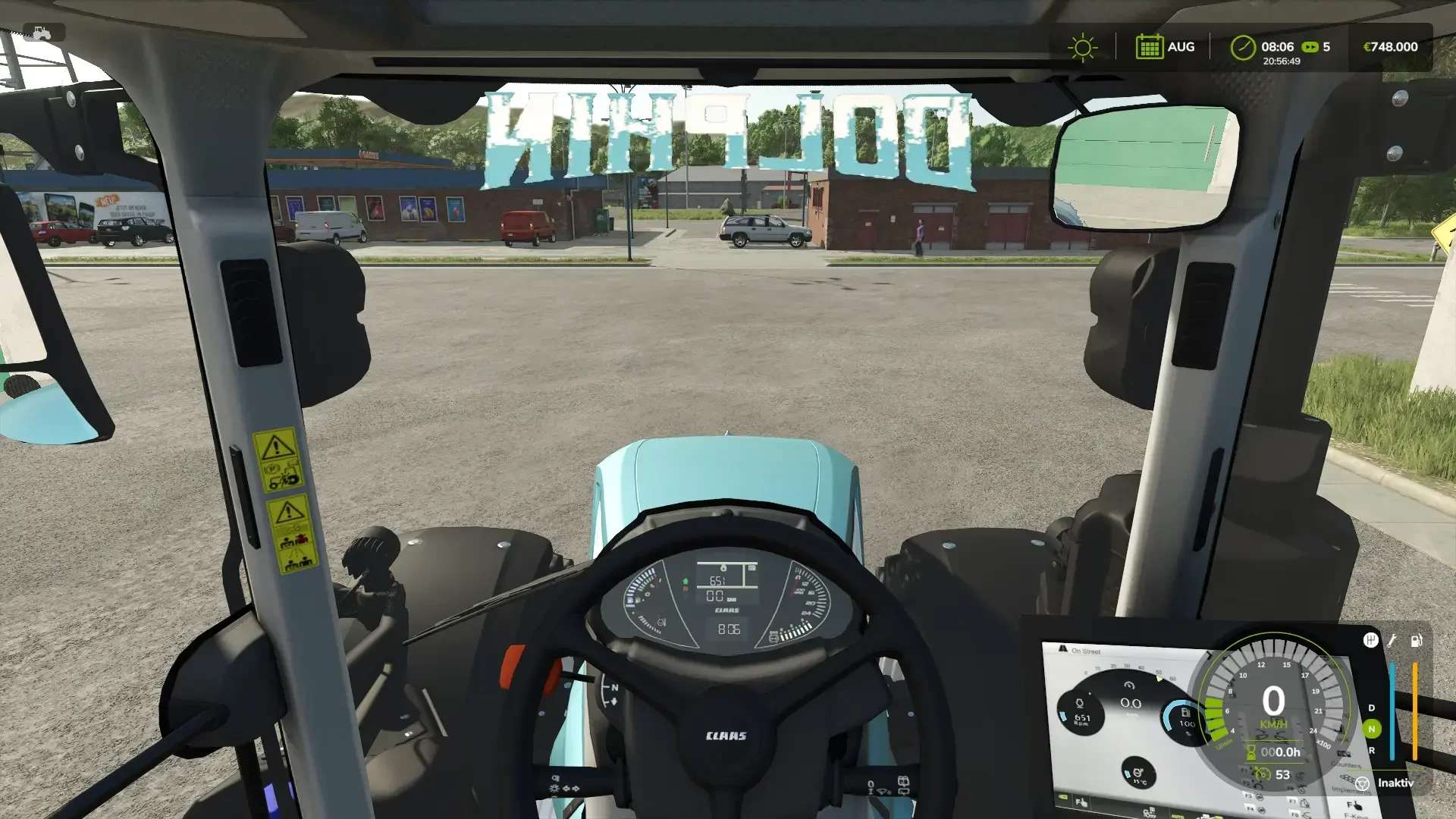Select the wrench damage icon
The image size is (1456, 819).
pos(1392,641)
